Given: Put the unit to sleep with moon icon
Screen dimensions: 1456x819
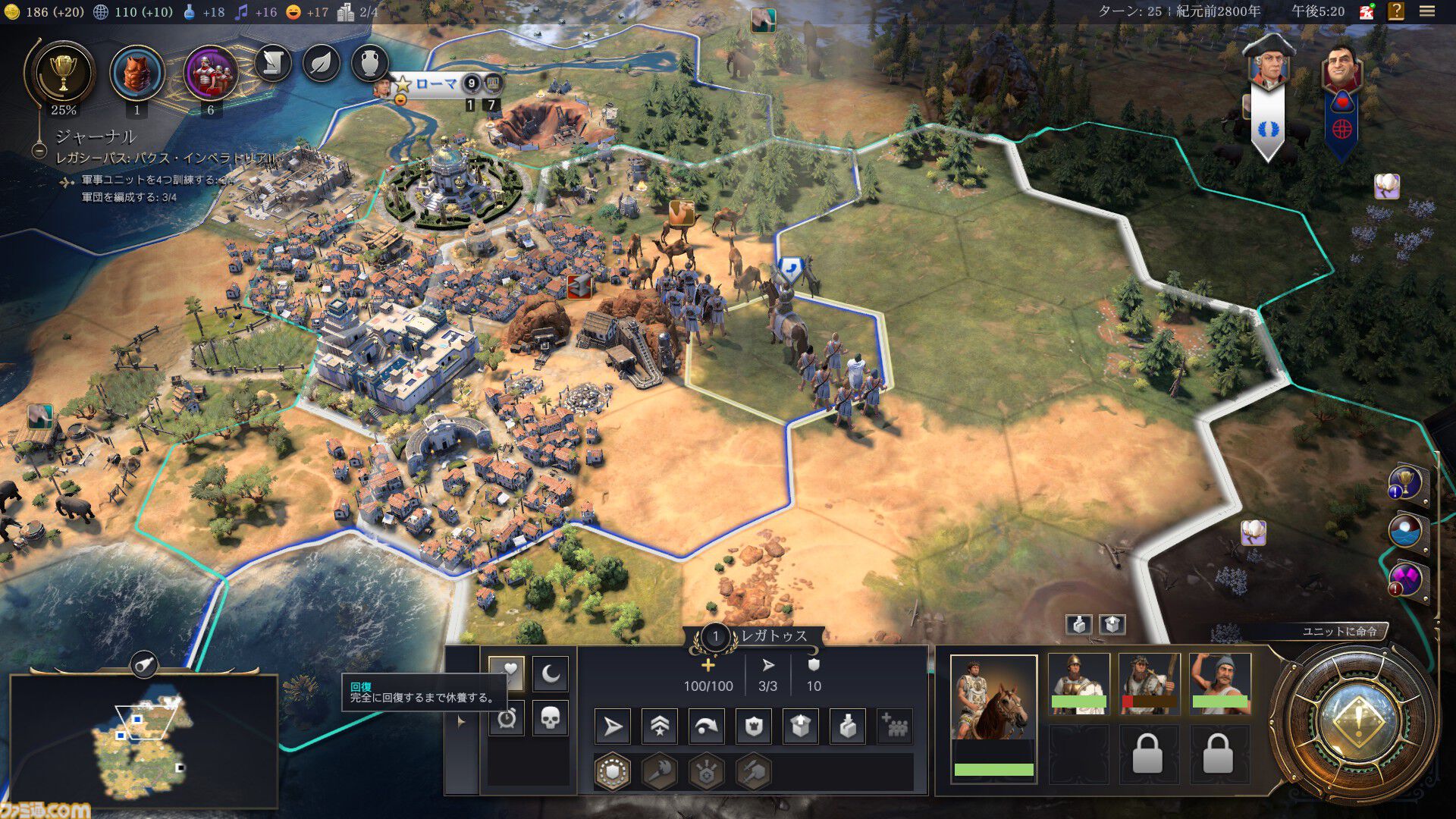Looking at the screenshot, I should point(551,673).
